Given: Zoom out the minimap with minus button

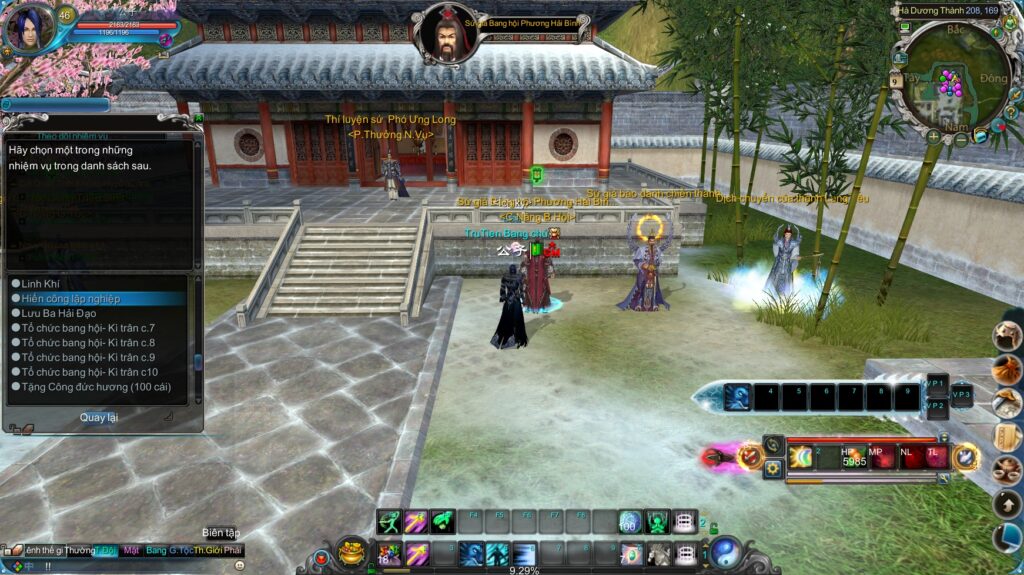Looking at the screenshot, I should (x=961, y=139).
